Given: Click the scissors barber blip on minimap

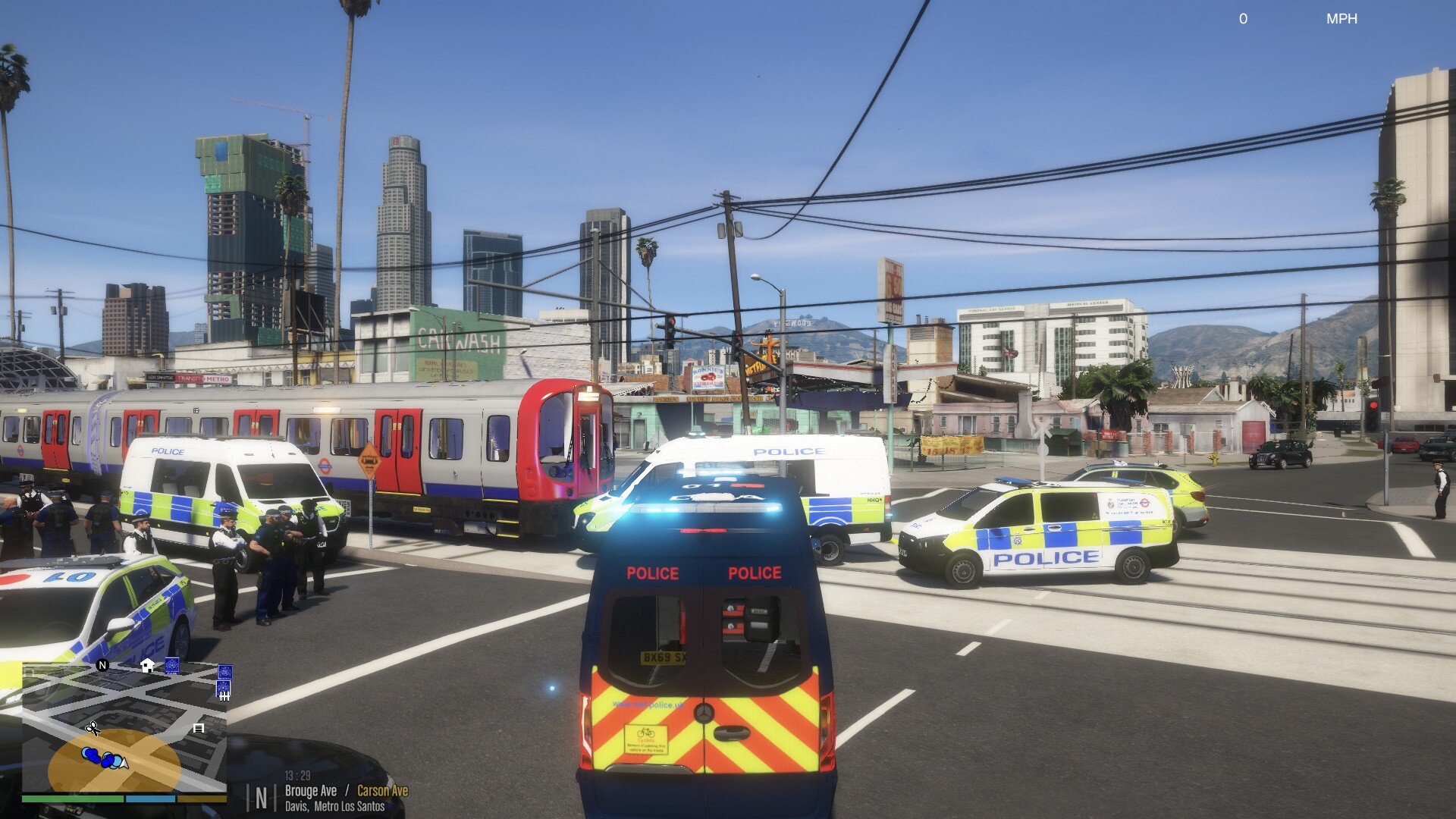Looking at the screenshot, I should click(93, 728).
